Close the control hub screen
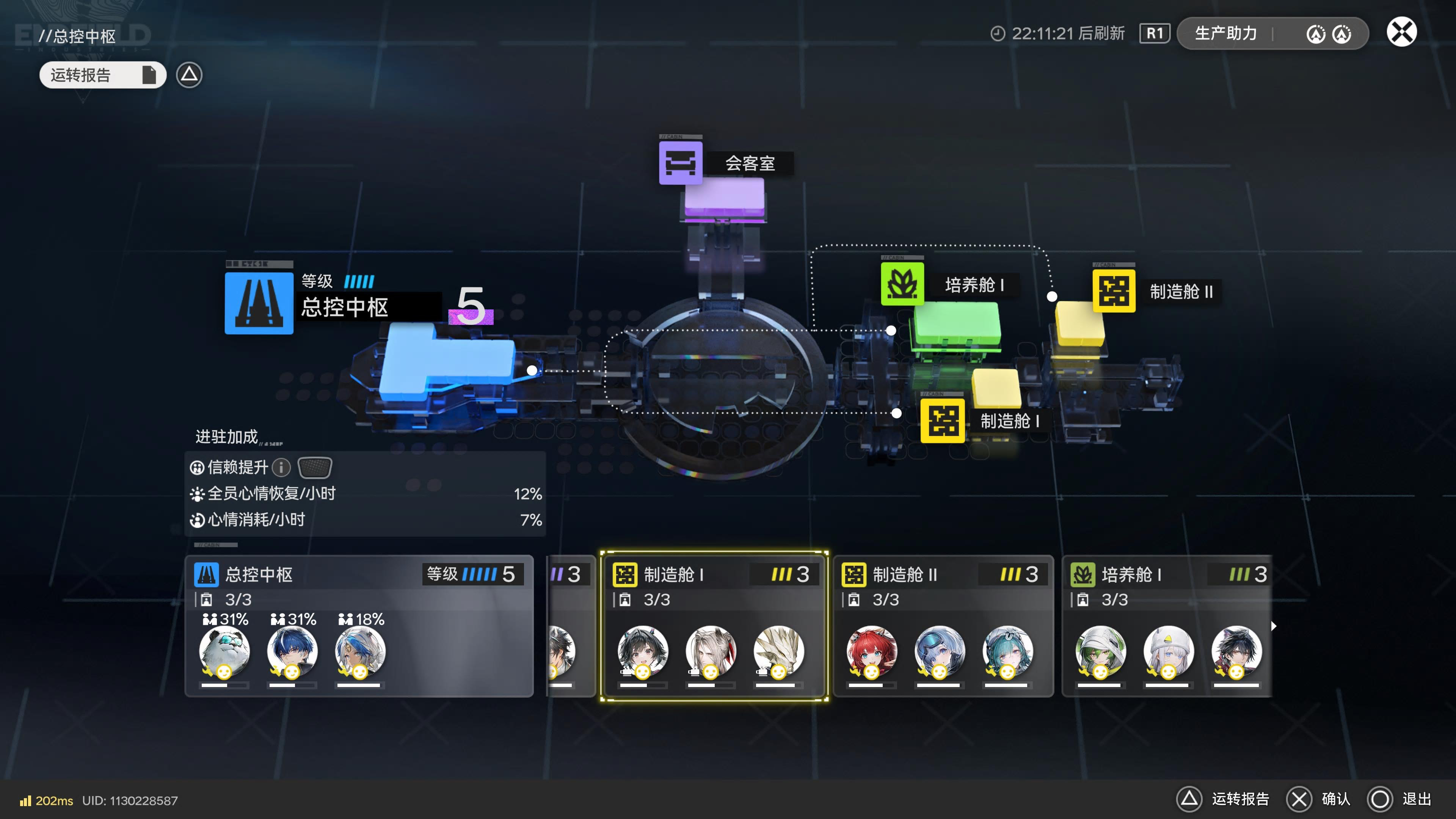Image resolution: width=1456 pixels, height=819 pixels. tap(1401, 32)
